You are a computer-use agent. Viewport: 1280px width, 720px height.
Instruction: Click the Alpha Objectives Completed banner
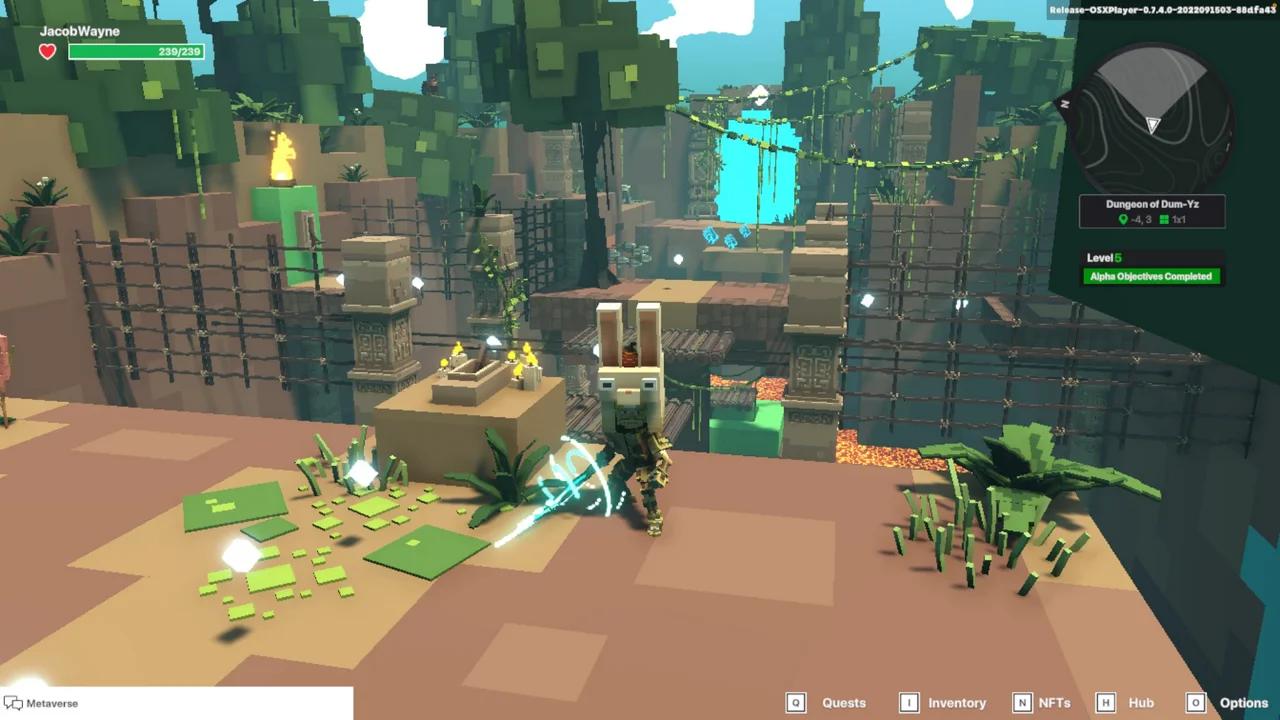click(1152, 276)
